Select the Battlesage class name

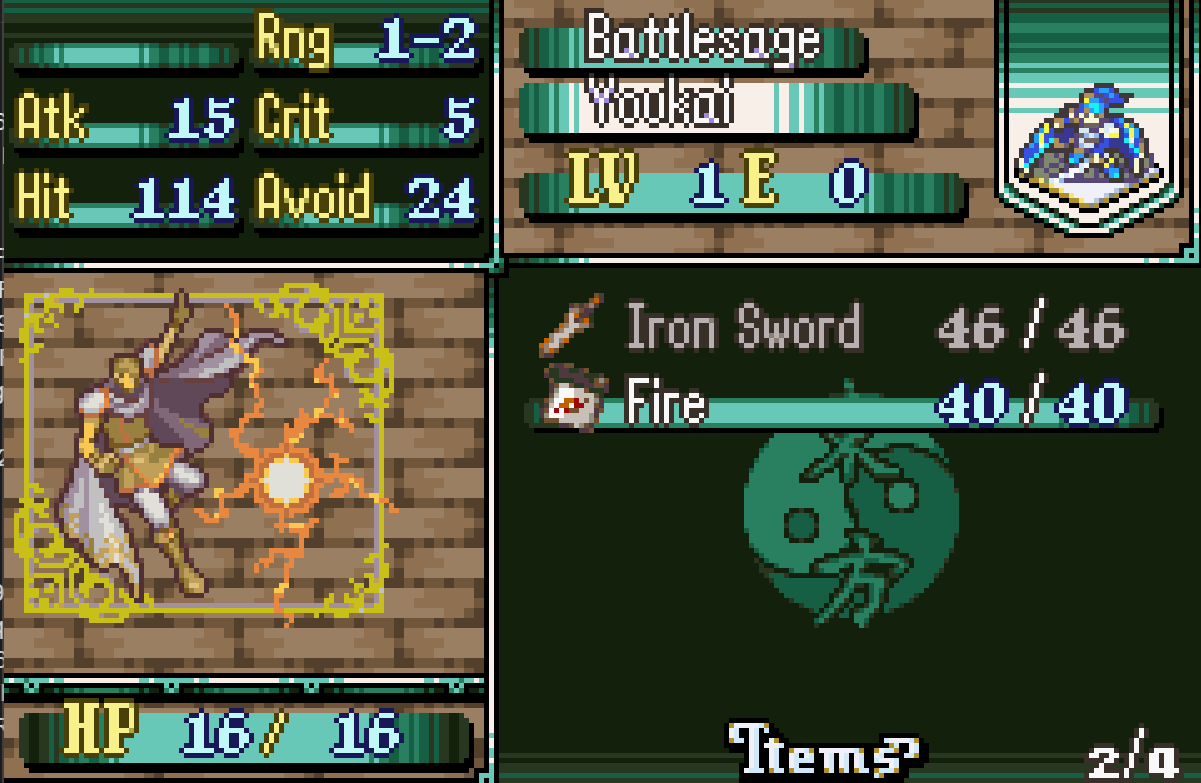click(702, 39)
